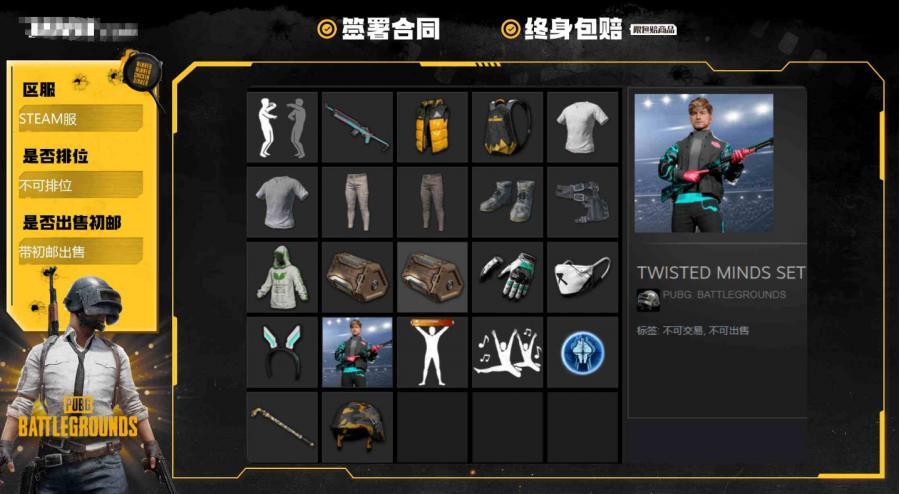Pick the teal bunny ears headband
This screenshot has height=494, width=900.
pyautogui.click(x=282, y=352)
